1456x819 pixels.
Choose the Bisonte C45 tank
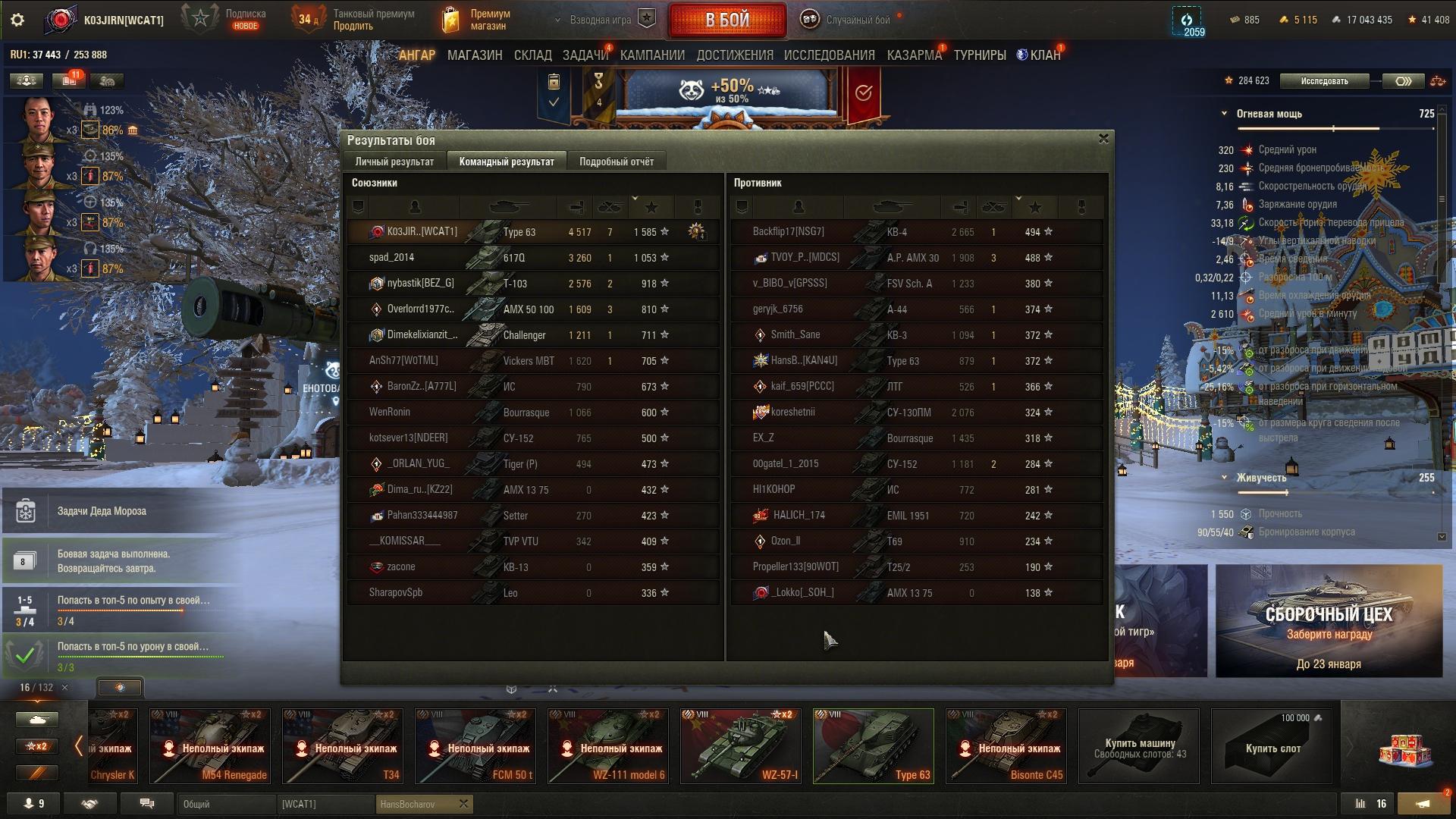coord(1006,745)
